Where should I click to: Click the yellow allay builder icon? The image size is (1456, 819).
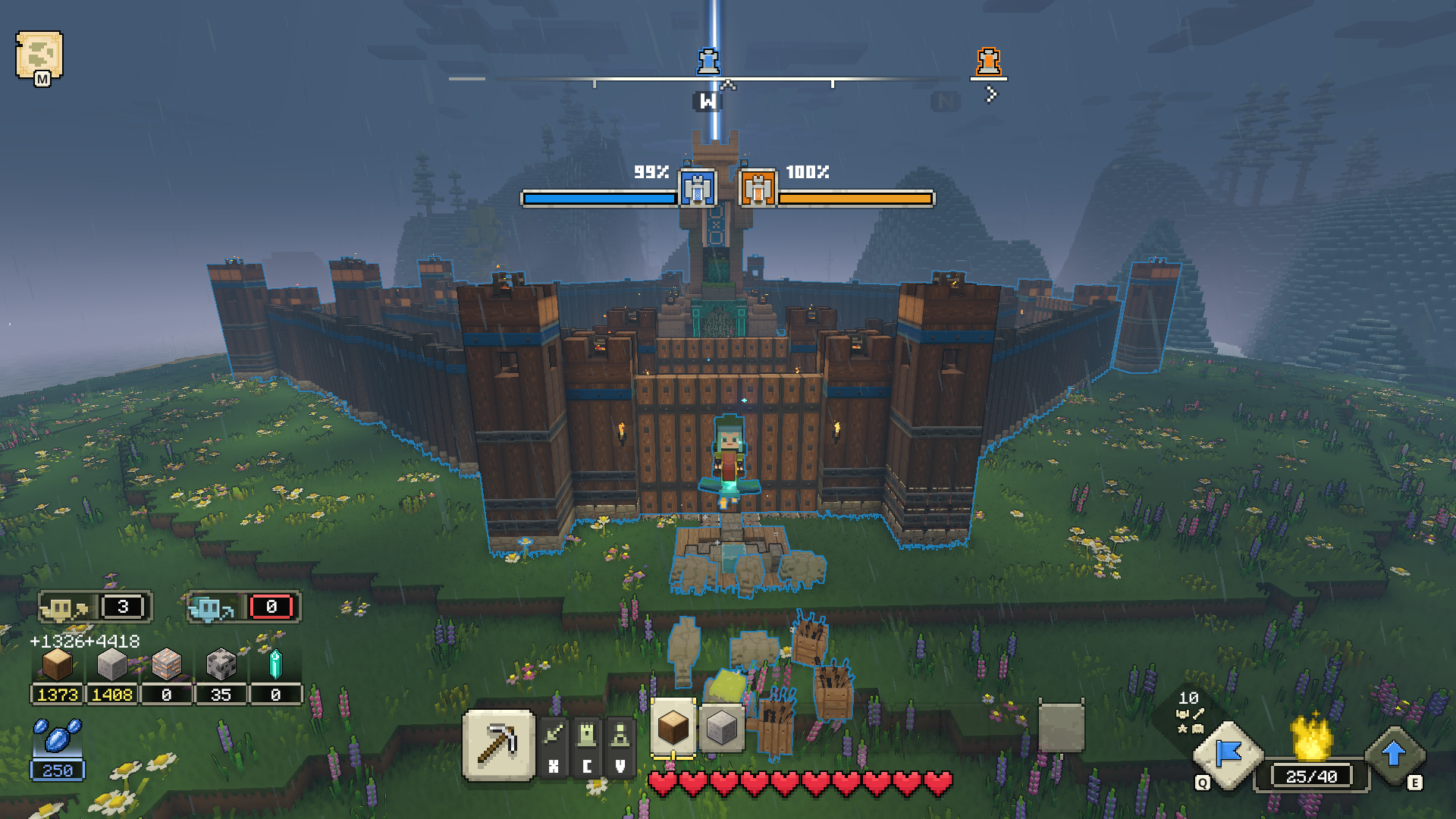pyautogui.click(x=65, y=607)
